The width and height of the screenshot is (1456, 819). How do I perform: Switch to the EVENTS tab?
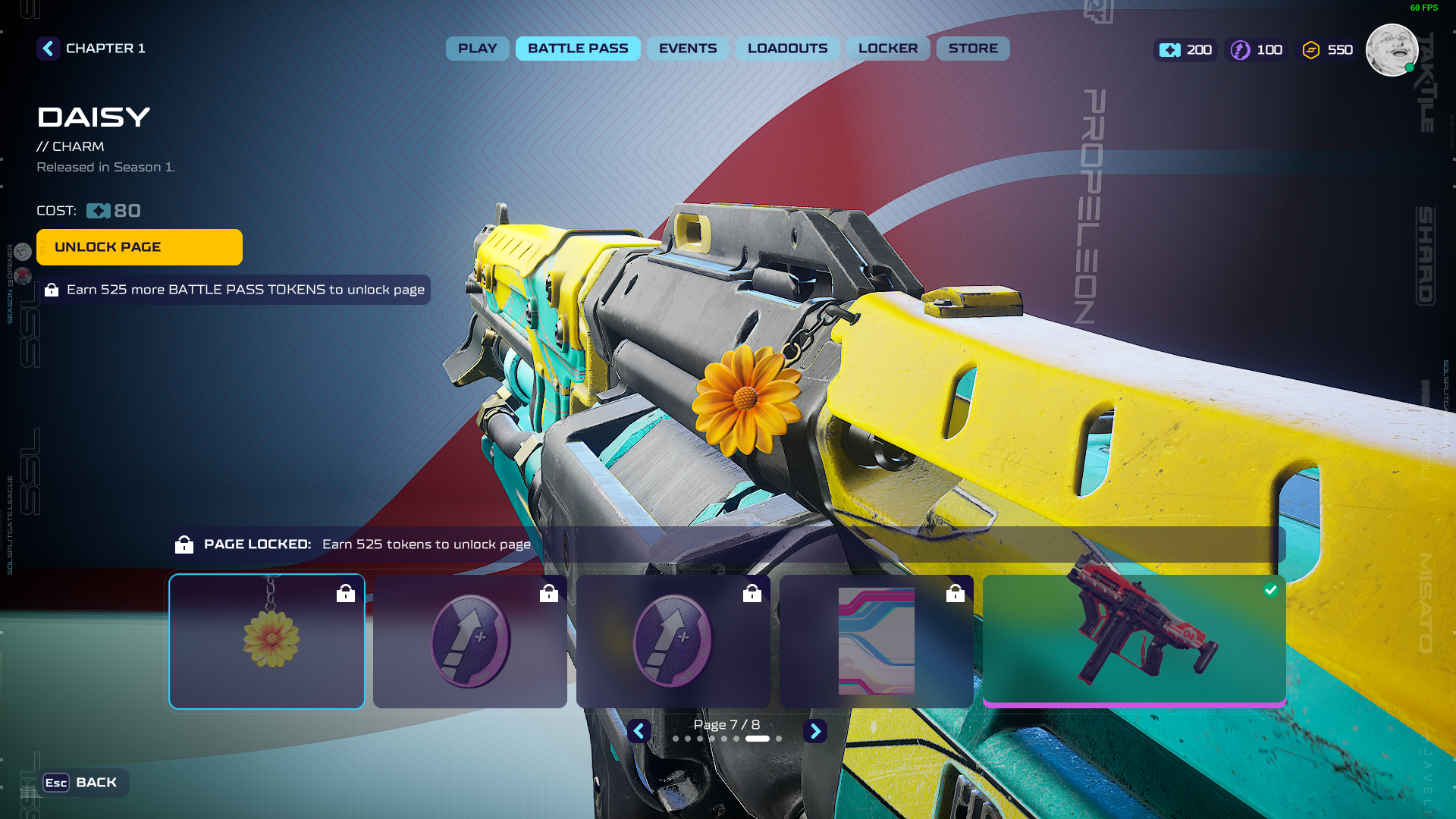[687, 49]
